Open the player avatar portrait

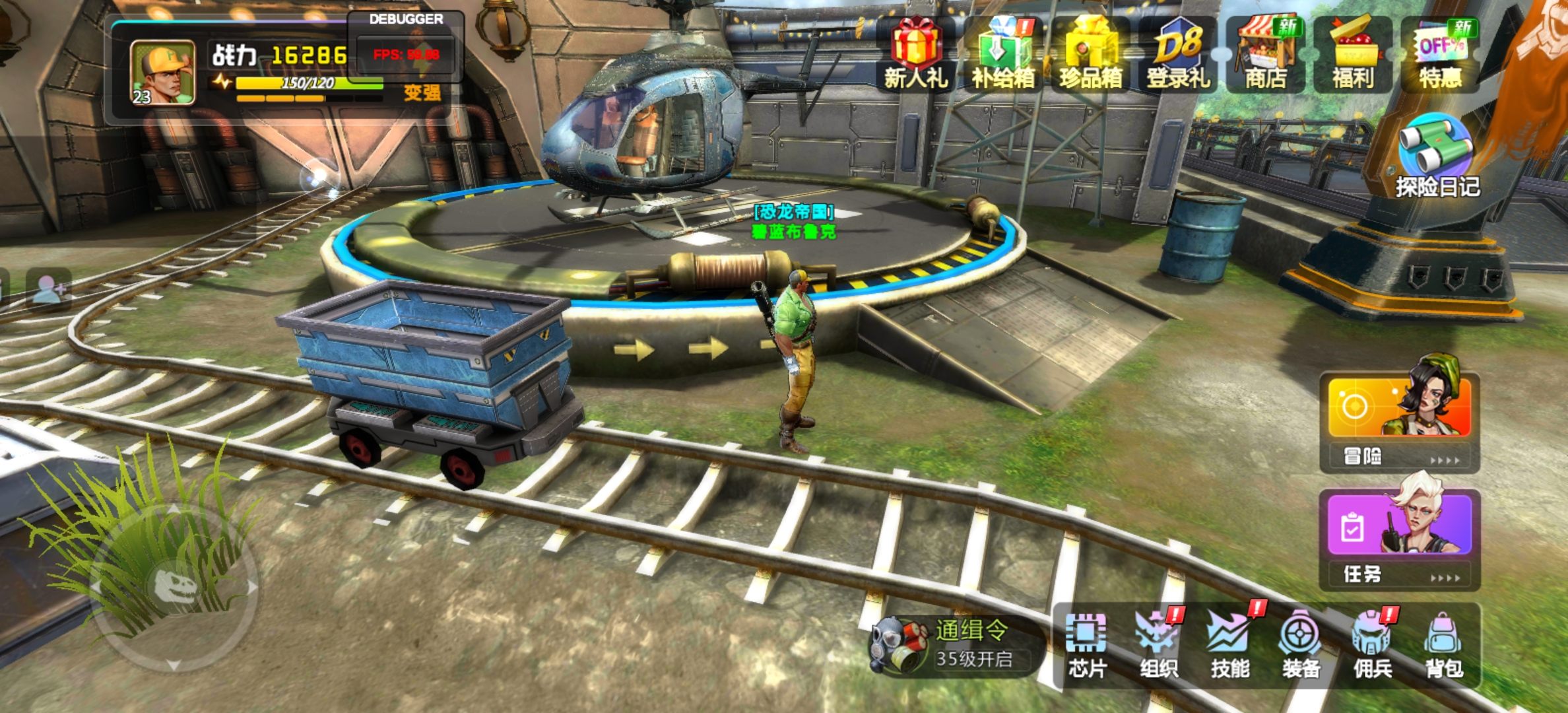162,73
